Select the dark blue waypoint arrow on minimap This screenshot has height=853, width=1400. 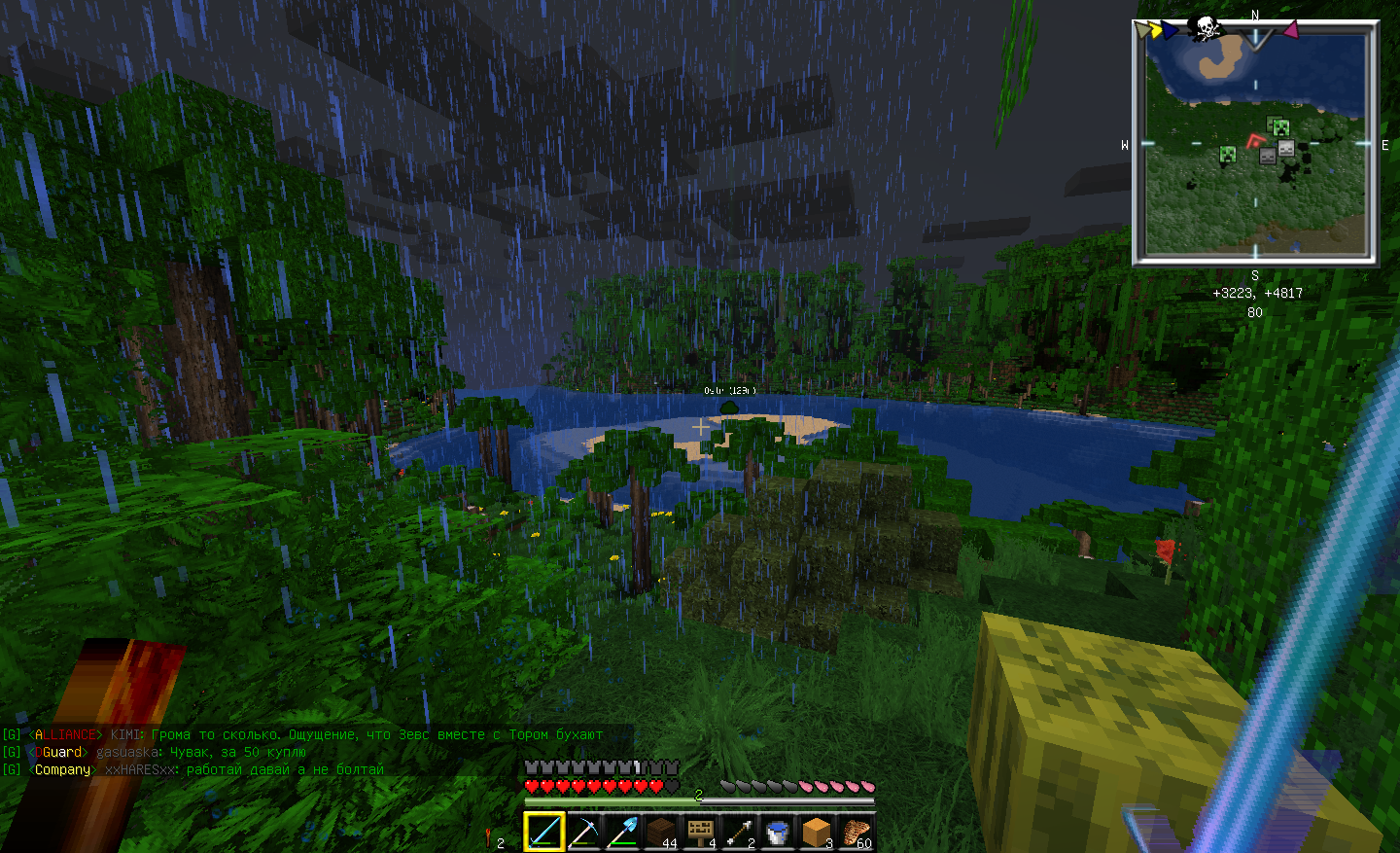coord(1170,30)
